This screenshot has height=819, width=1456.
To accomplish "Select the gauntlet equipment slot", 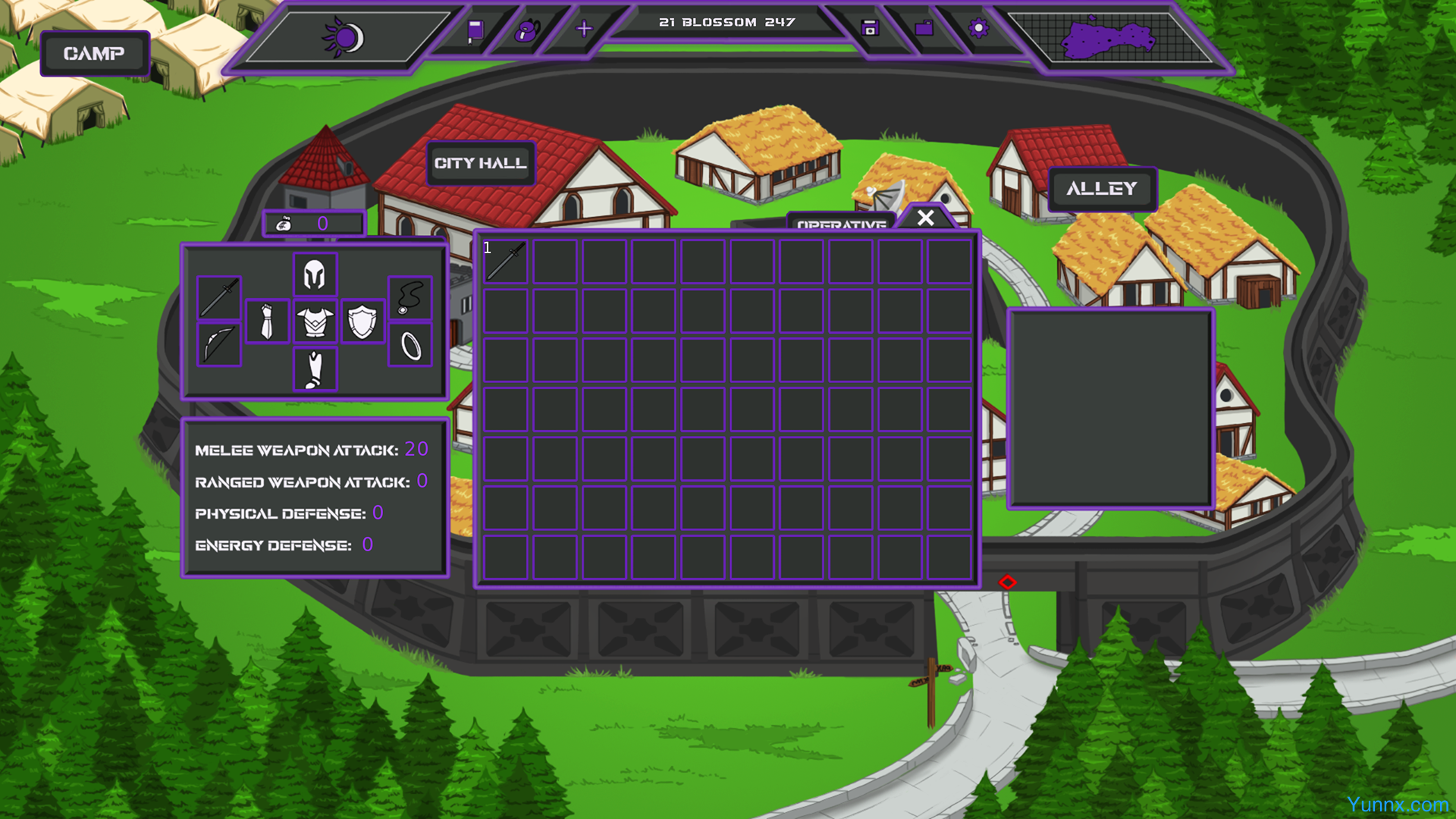I will 267,322.
